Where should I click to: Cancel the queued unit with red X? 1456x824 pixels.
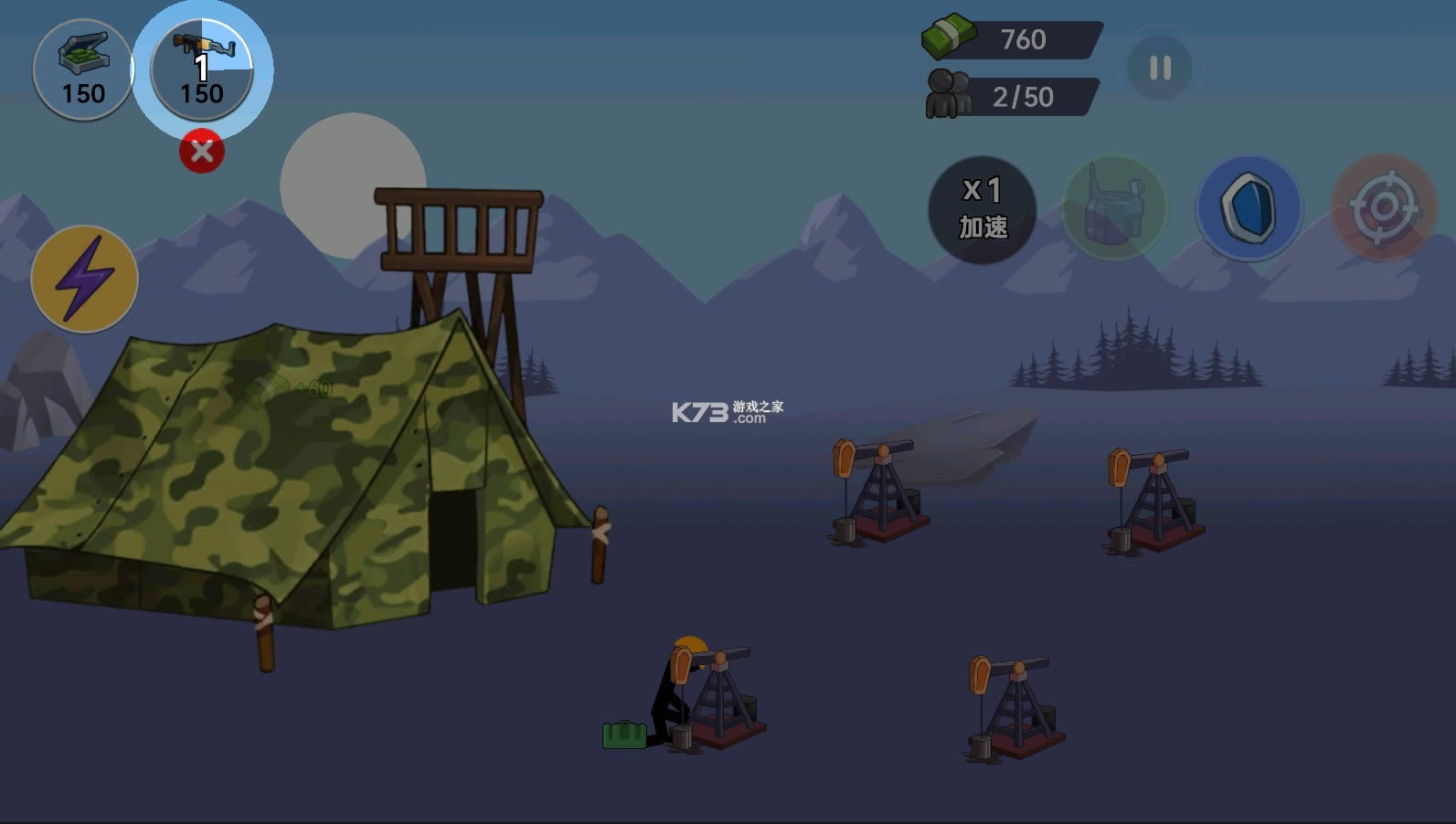coord(202,152)
